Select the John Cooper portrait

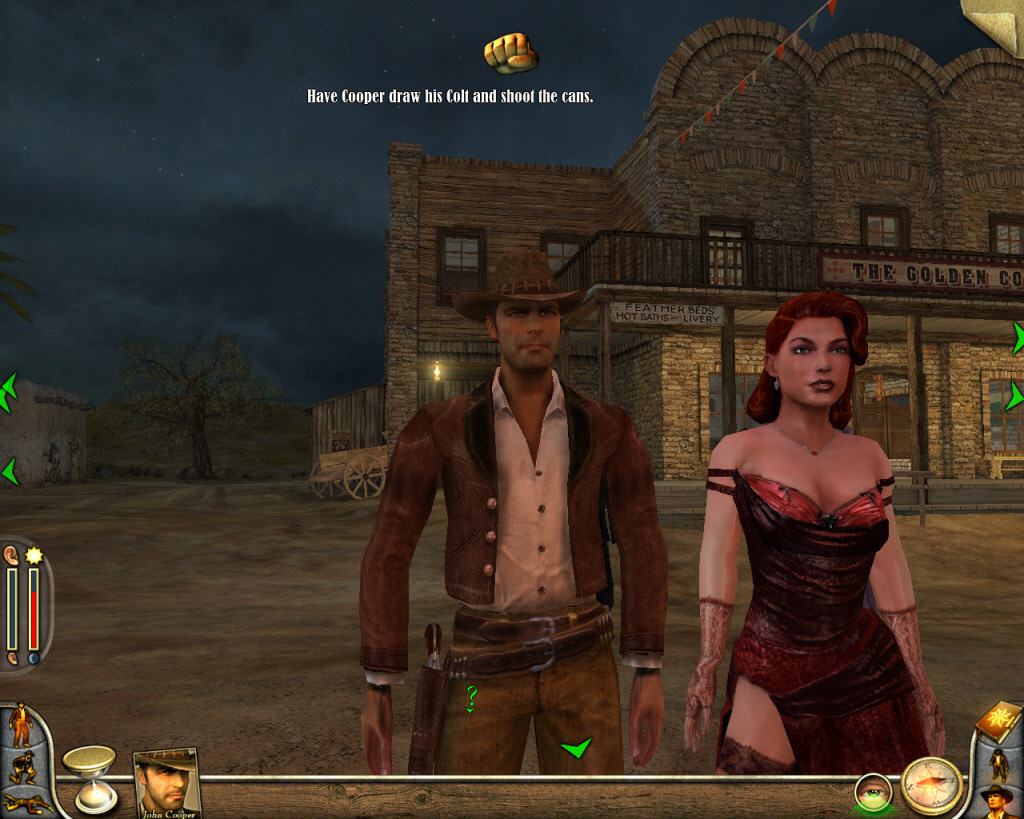point(166,781)
